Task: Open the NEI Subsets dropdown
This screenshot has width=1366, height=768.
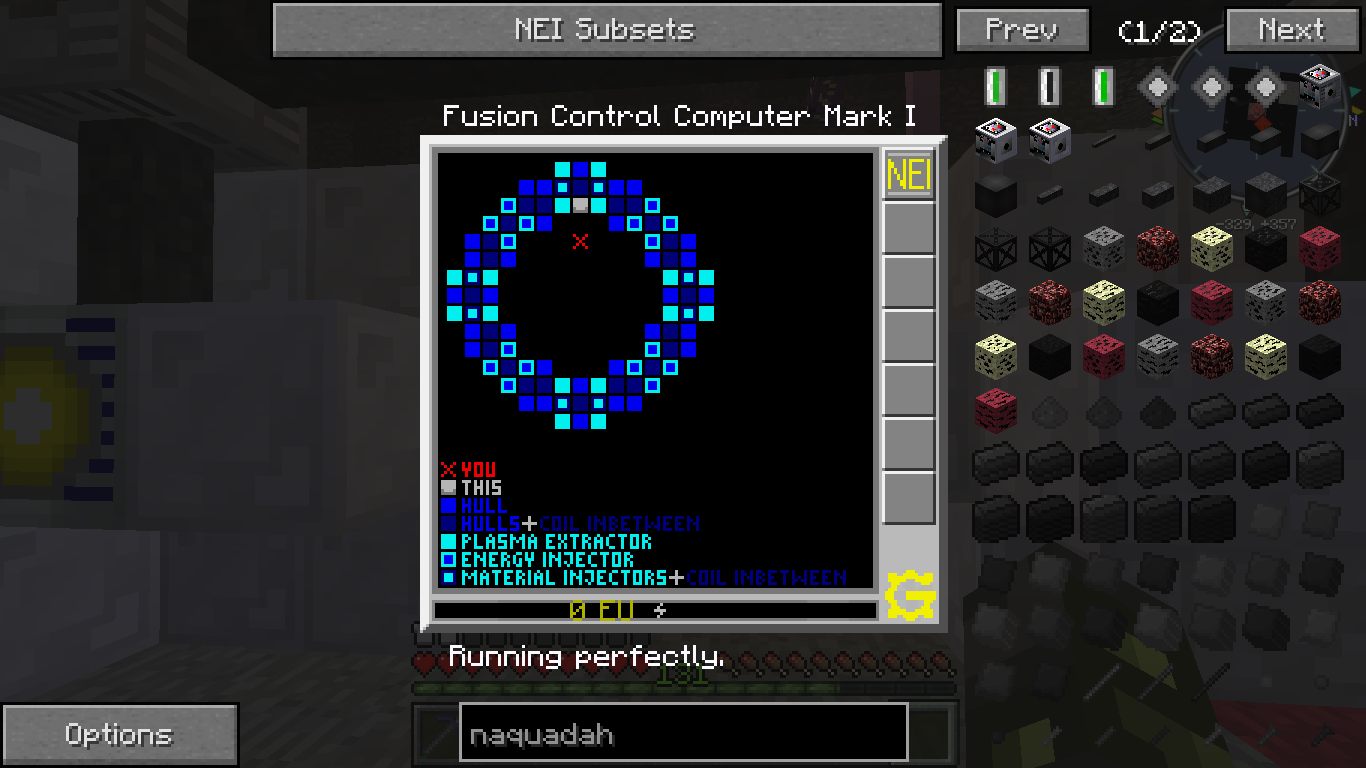Action: point(606,30)
